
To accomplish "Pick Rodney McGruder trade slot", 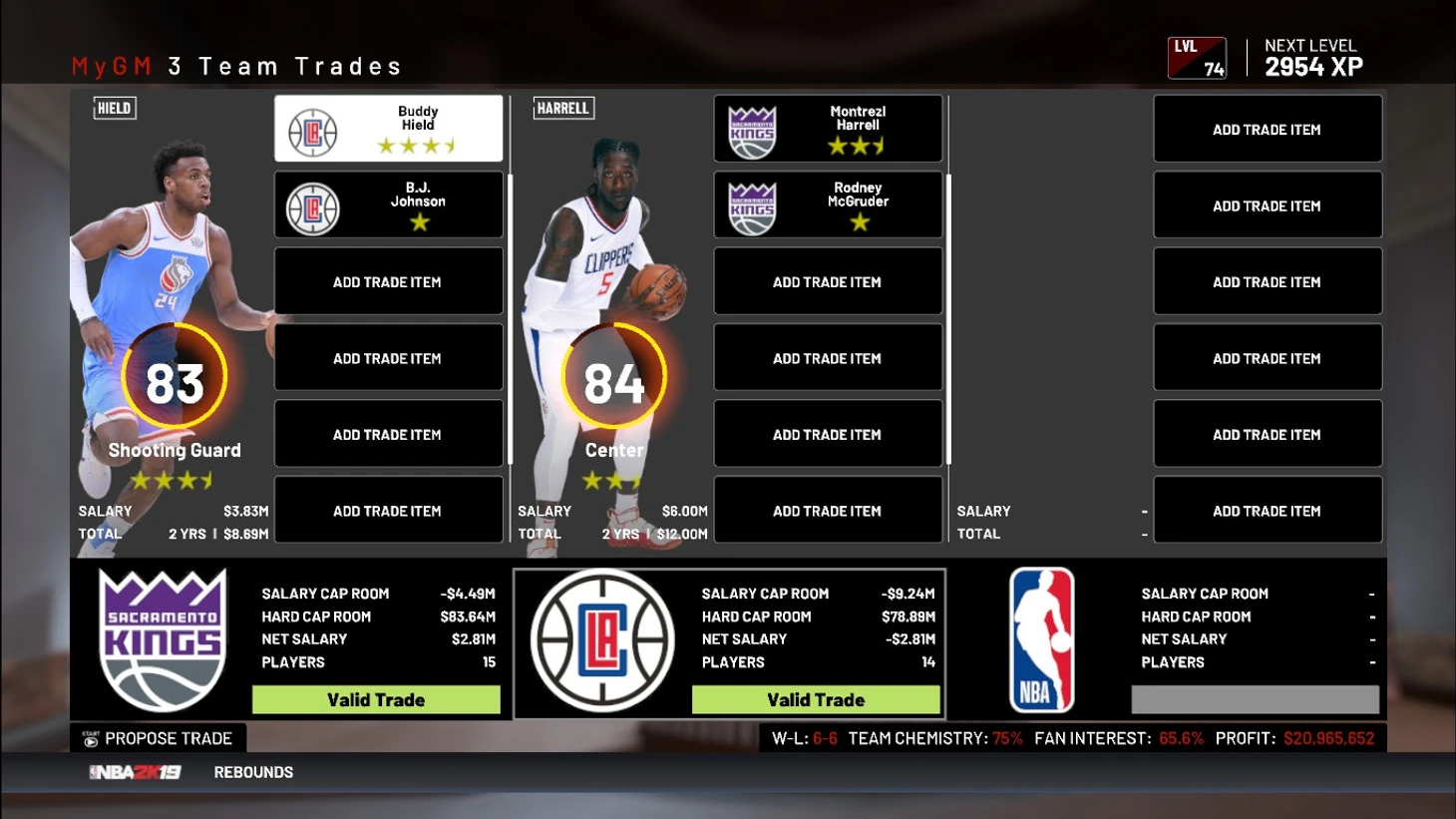I will 828,205.
